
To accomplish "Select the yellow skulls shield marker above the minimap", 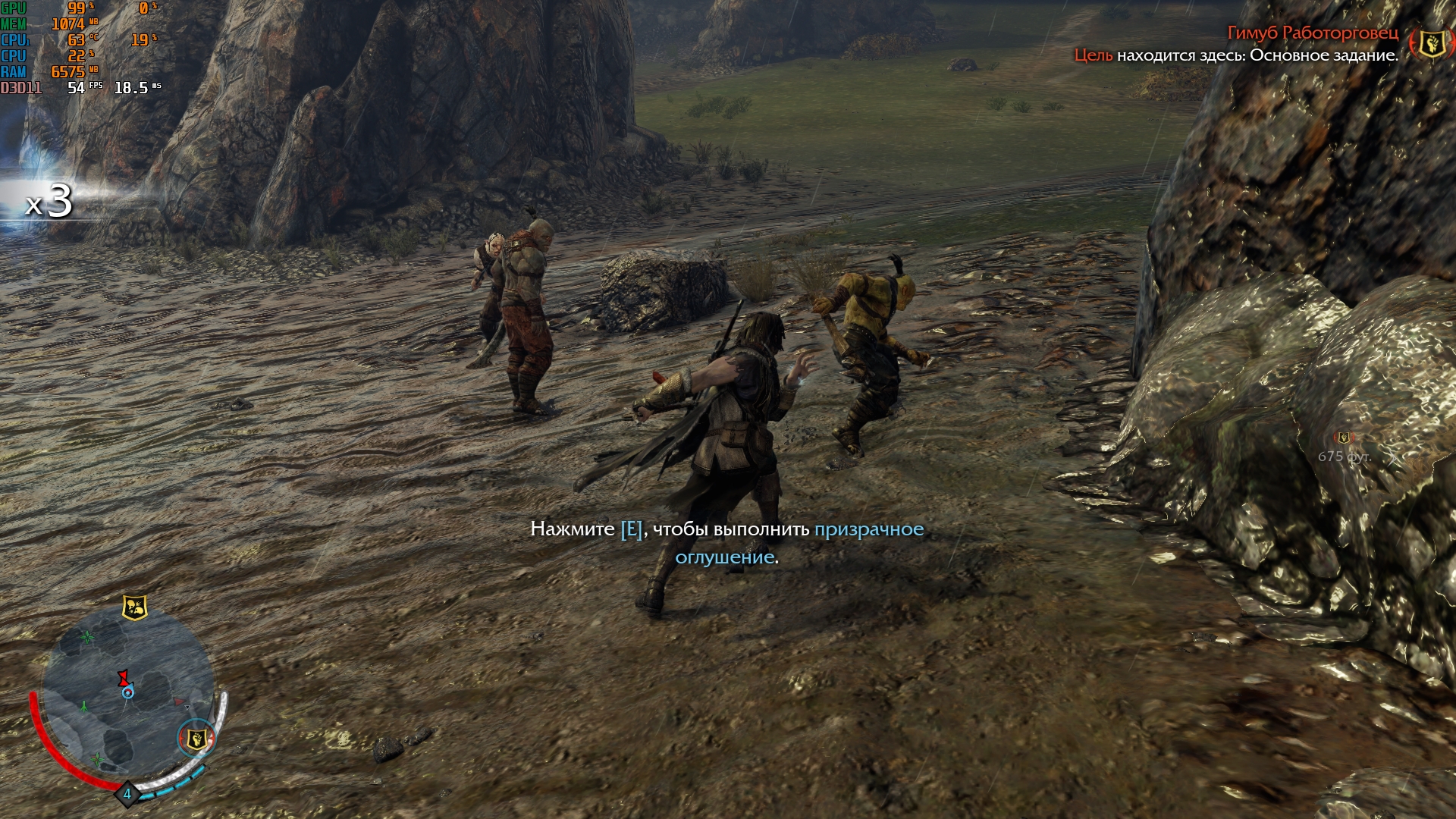I will click(x=134, y=607).
